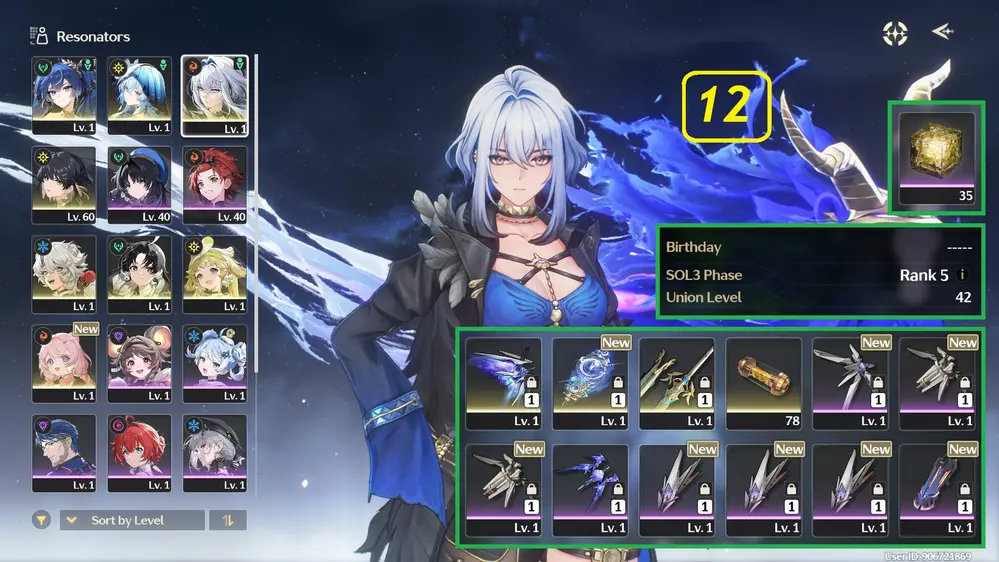Screen dimensions: 999x562
Task: Pick the pink-haired resonator marked New
Action: point(64,364)
